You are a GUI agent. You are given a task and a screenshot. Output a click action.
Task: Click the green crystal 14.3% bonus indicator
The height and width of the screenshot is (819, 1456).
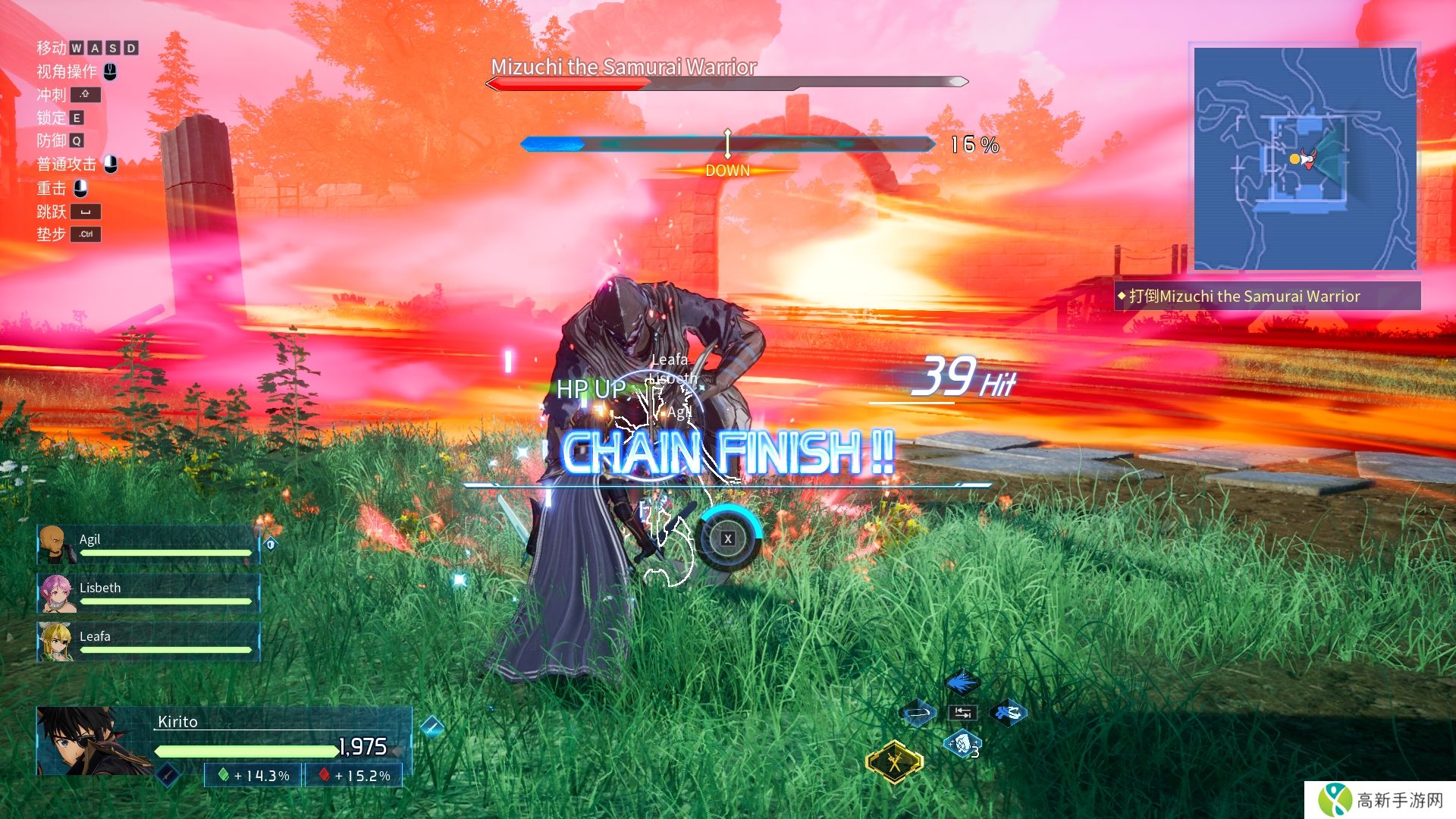(x=254, y=776)
